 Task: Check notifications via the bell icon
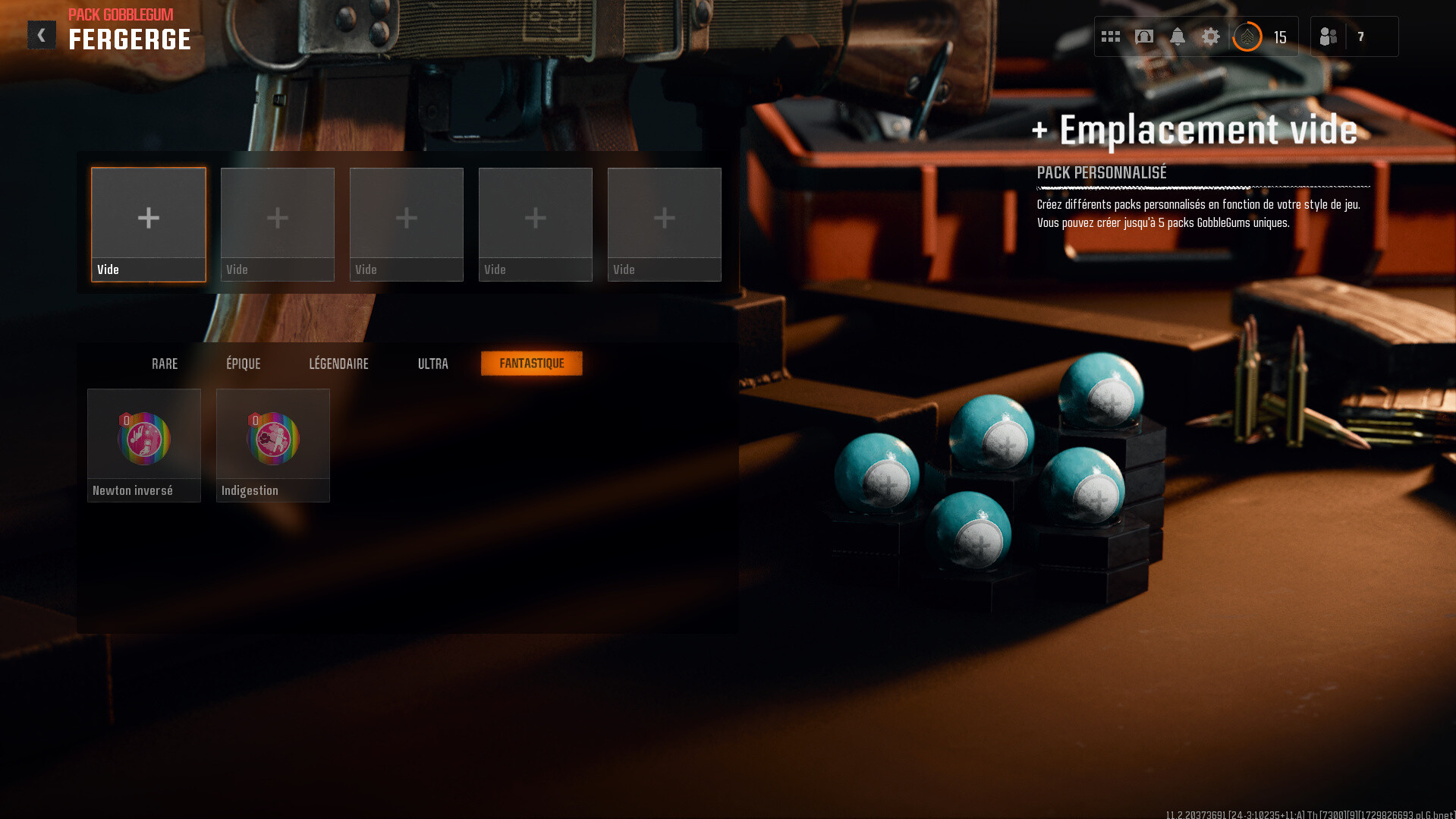1178,36
